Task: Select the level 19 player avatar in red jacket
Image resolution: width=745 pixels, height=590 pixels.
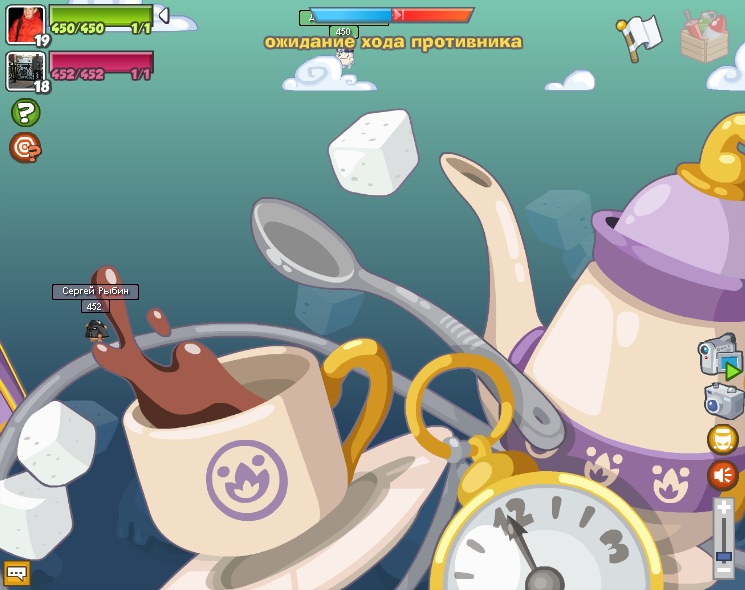Action: pyautogui.click(x=25, y=24)
